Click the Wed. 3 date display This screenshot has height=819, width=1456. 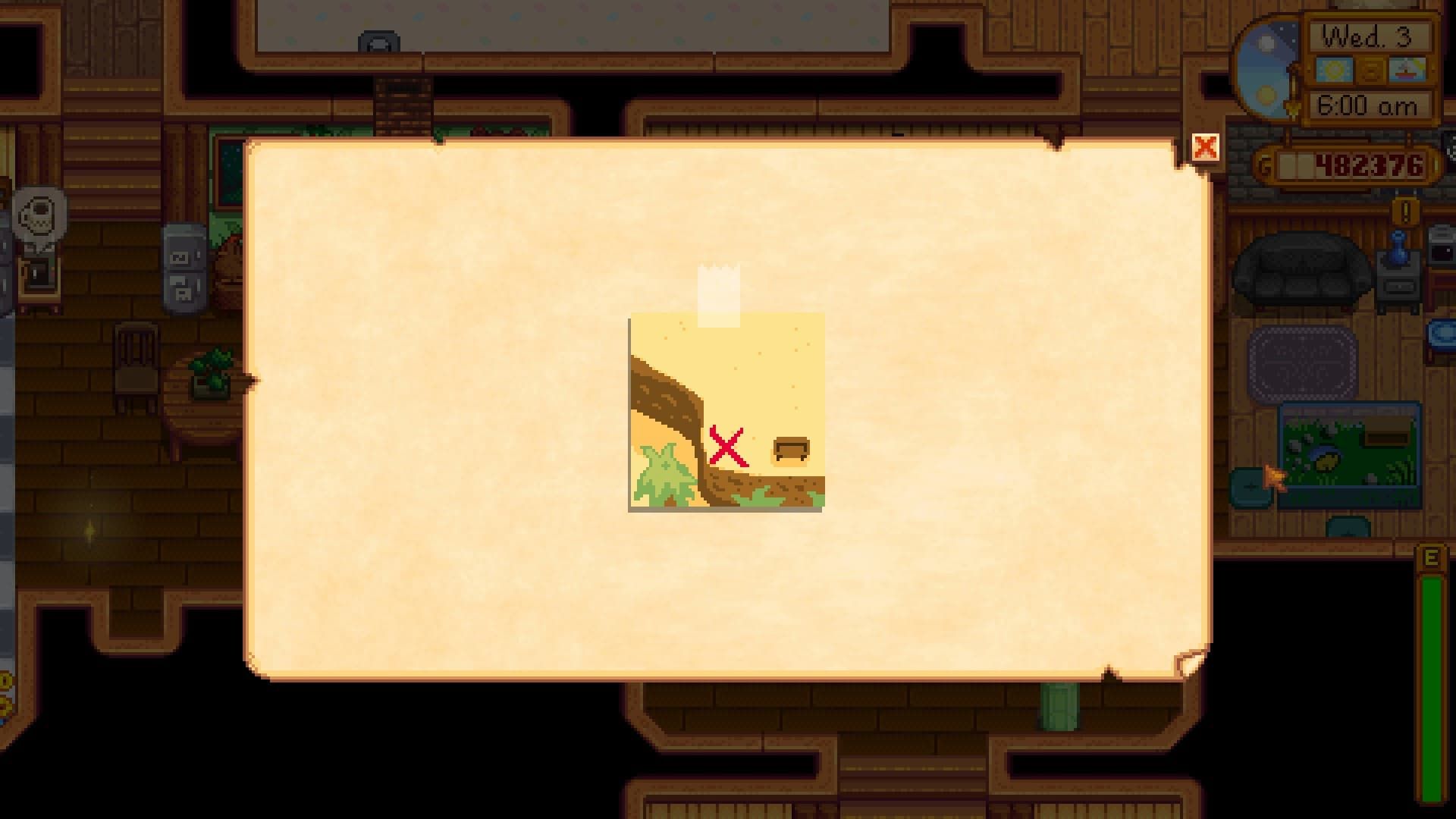[x=1370, y=36]
